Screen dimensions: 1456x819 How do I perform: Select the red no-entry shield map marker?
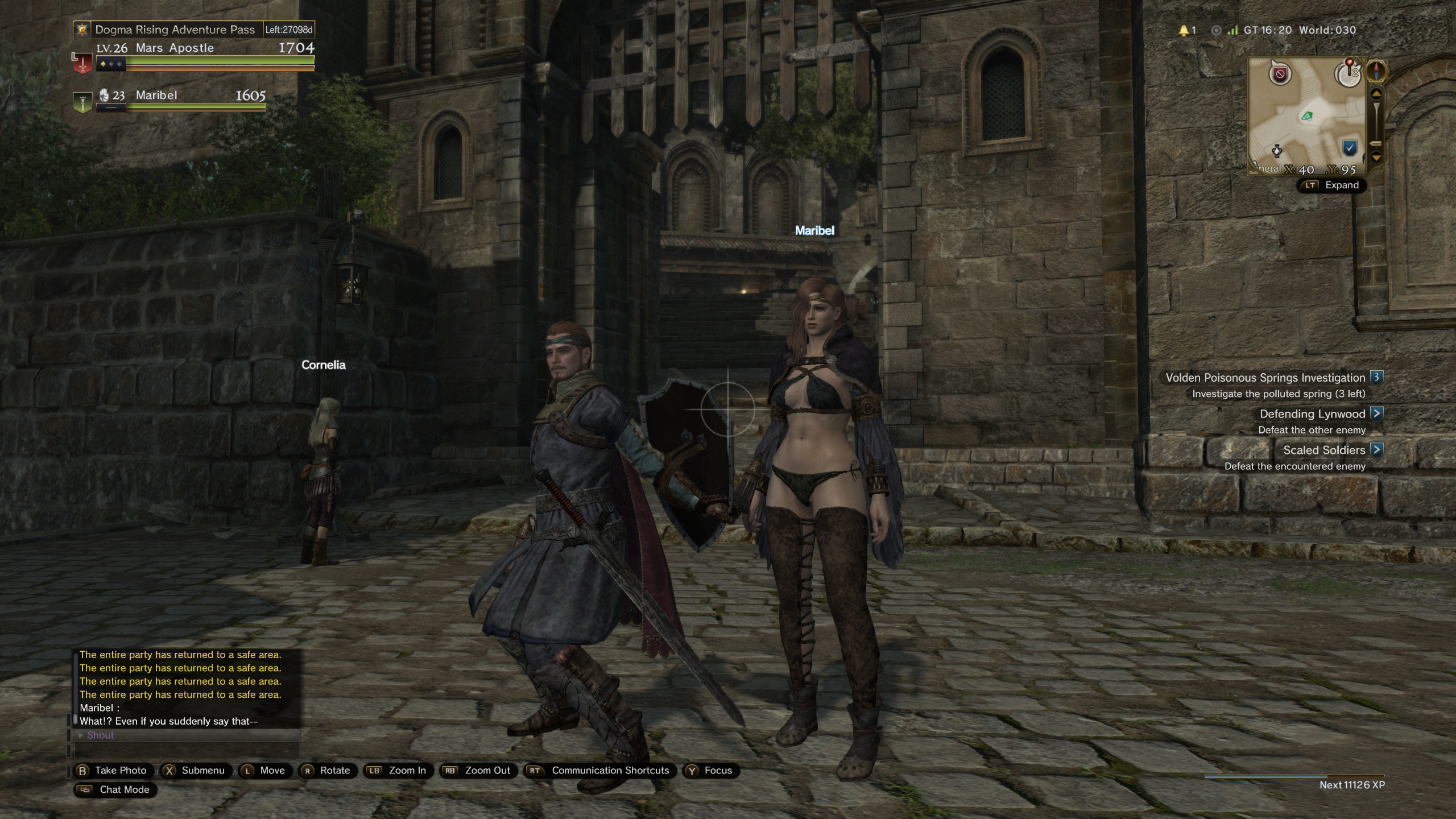[x=1280, y=74]
